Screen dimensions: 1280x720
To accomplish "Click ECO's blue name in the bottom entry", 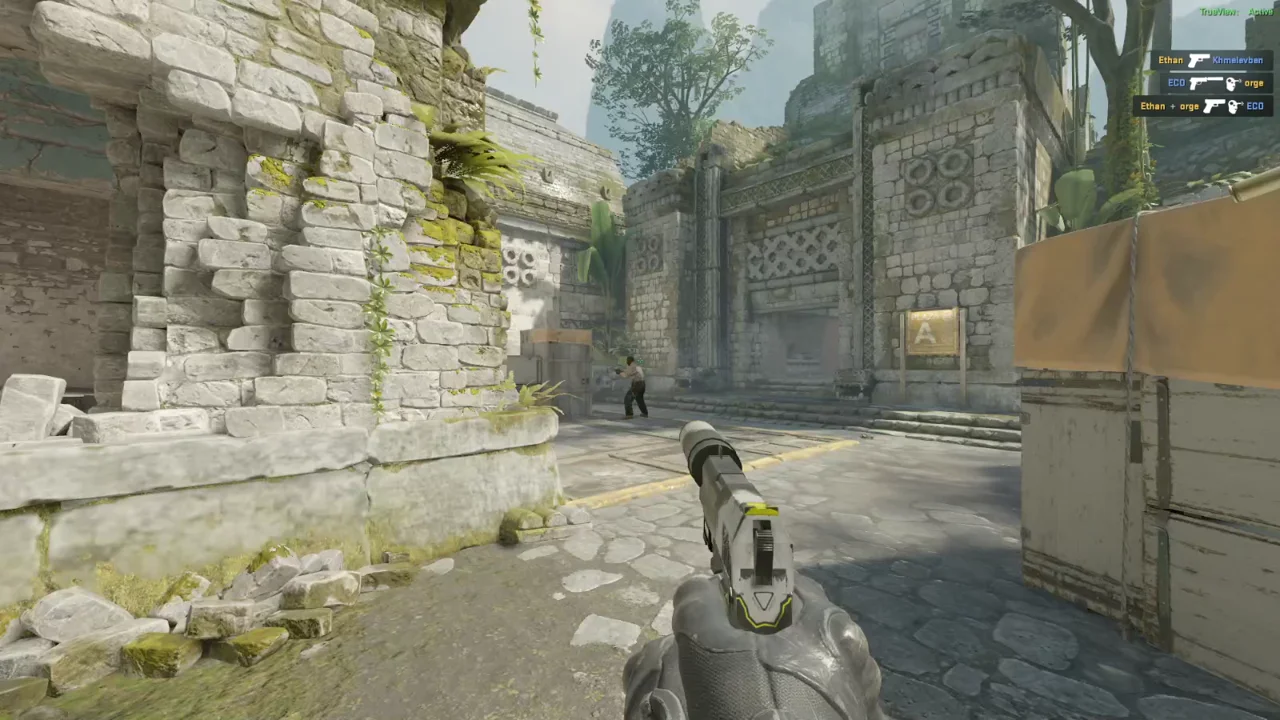I will (x=1255, y=106).
